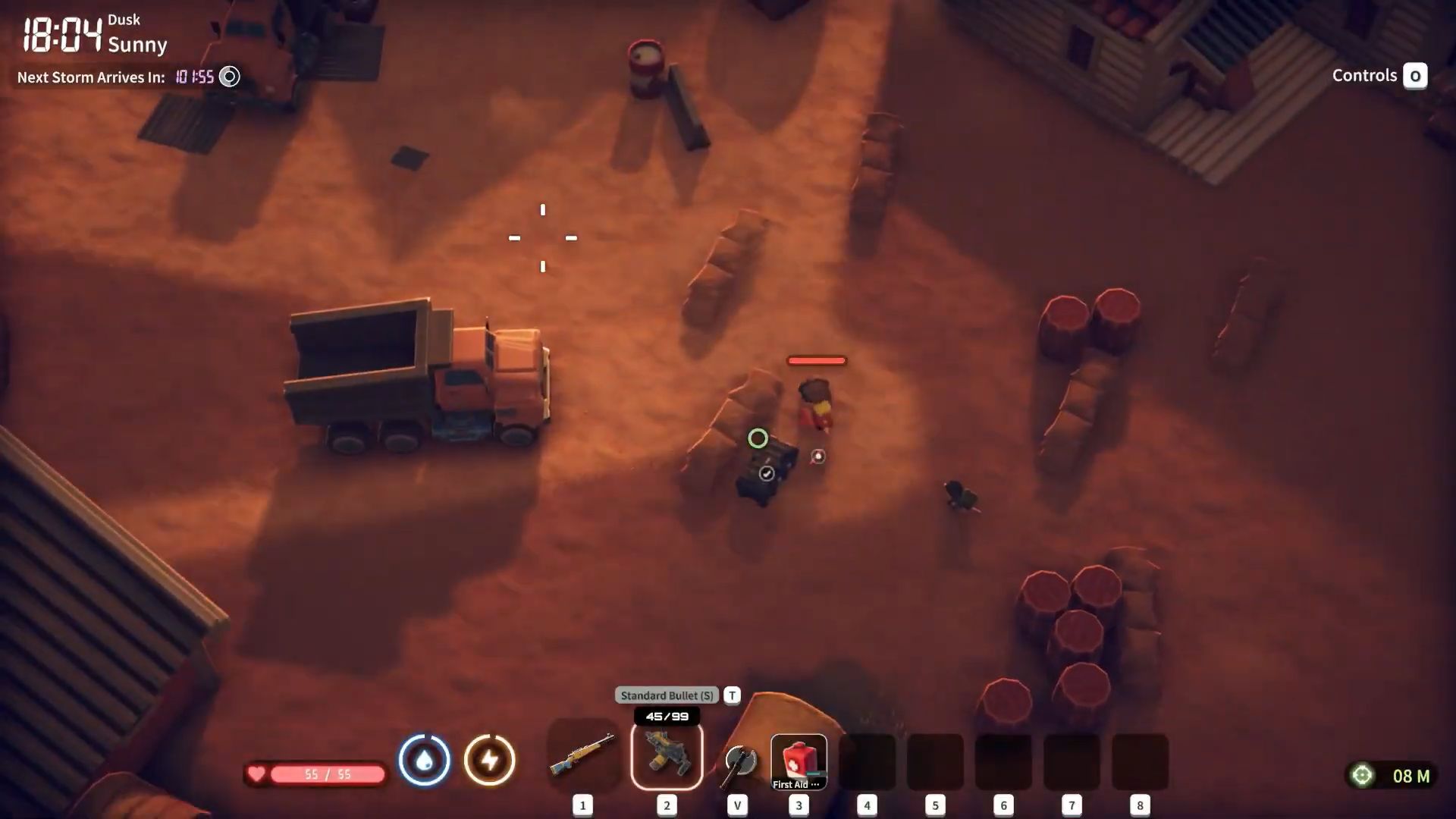Click the center aiming crosshair
Image resolution: width=1456 pixels, height=819 pixels.
(x=543, y=237)
